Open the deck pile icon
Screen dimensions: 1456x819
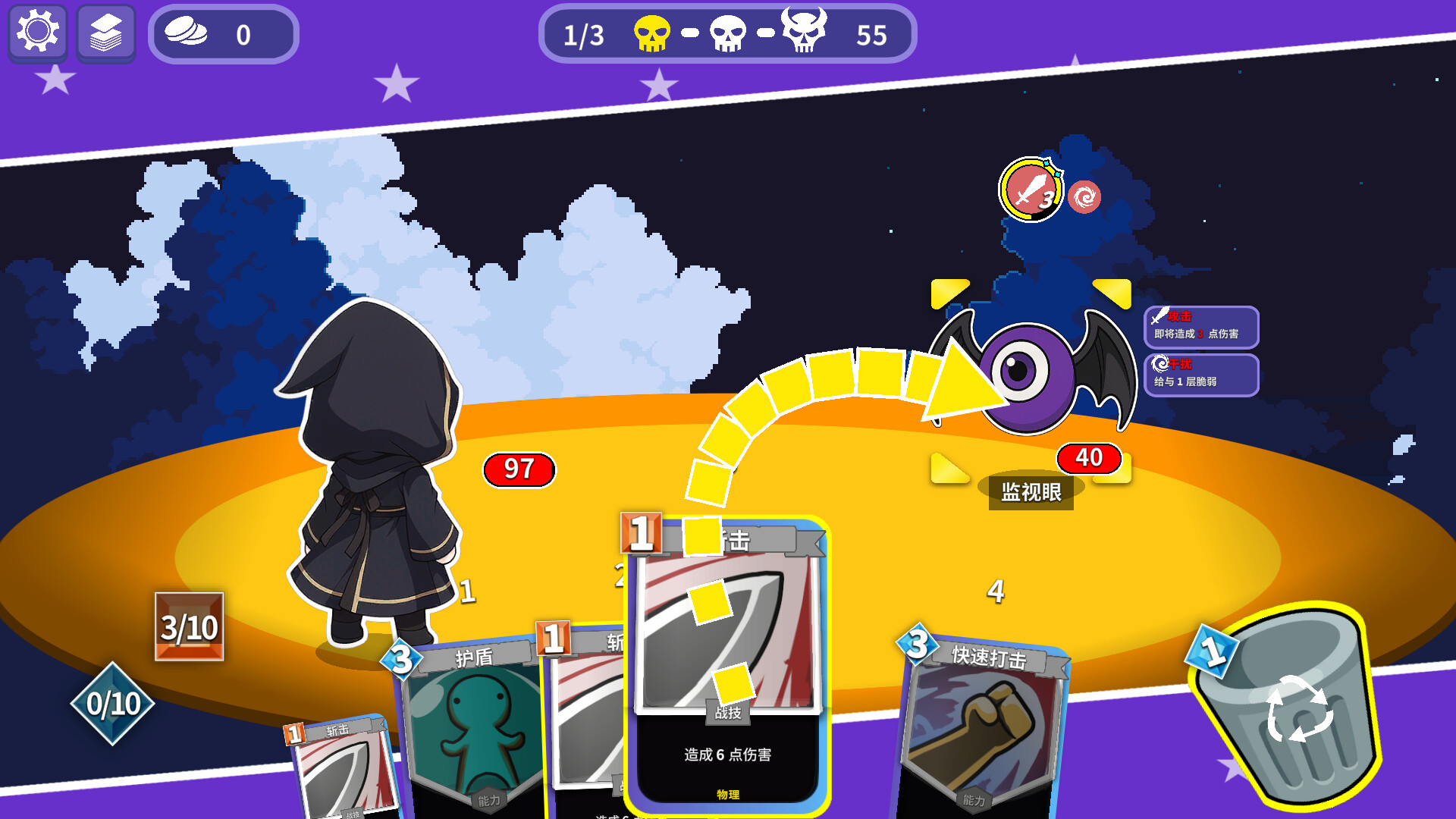click(105, 33)
